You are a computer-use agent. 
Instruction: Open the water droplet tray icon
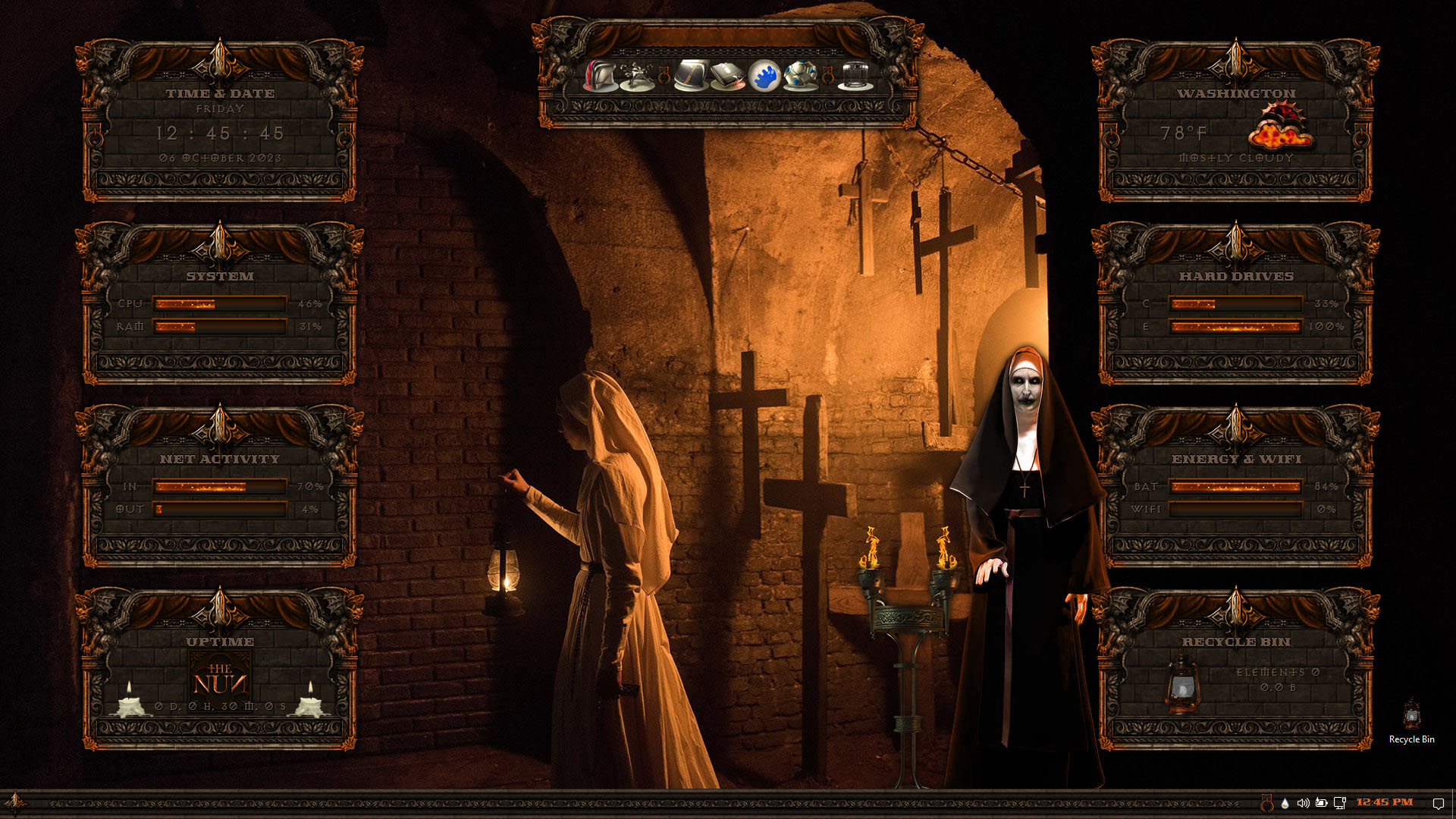(1285, 802)
